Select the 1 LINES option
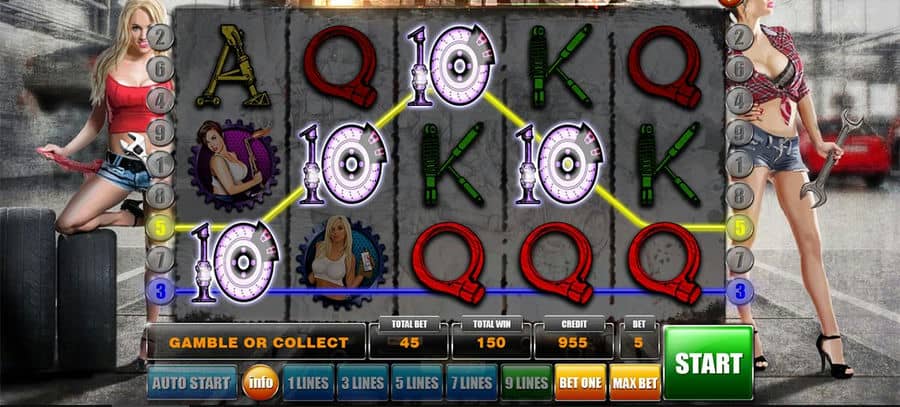This screenshot has height=407, width=900. (307, 383)
